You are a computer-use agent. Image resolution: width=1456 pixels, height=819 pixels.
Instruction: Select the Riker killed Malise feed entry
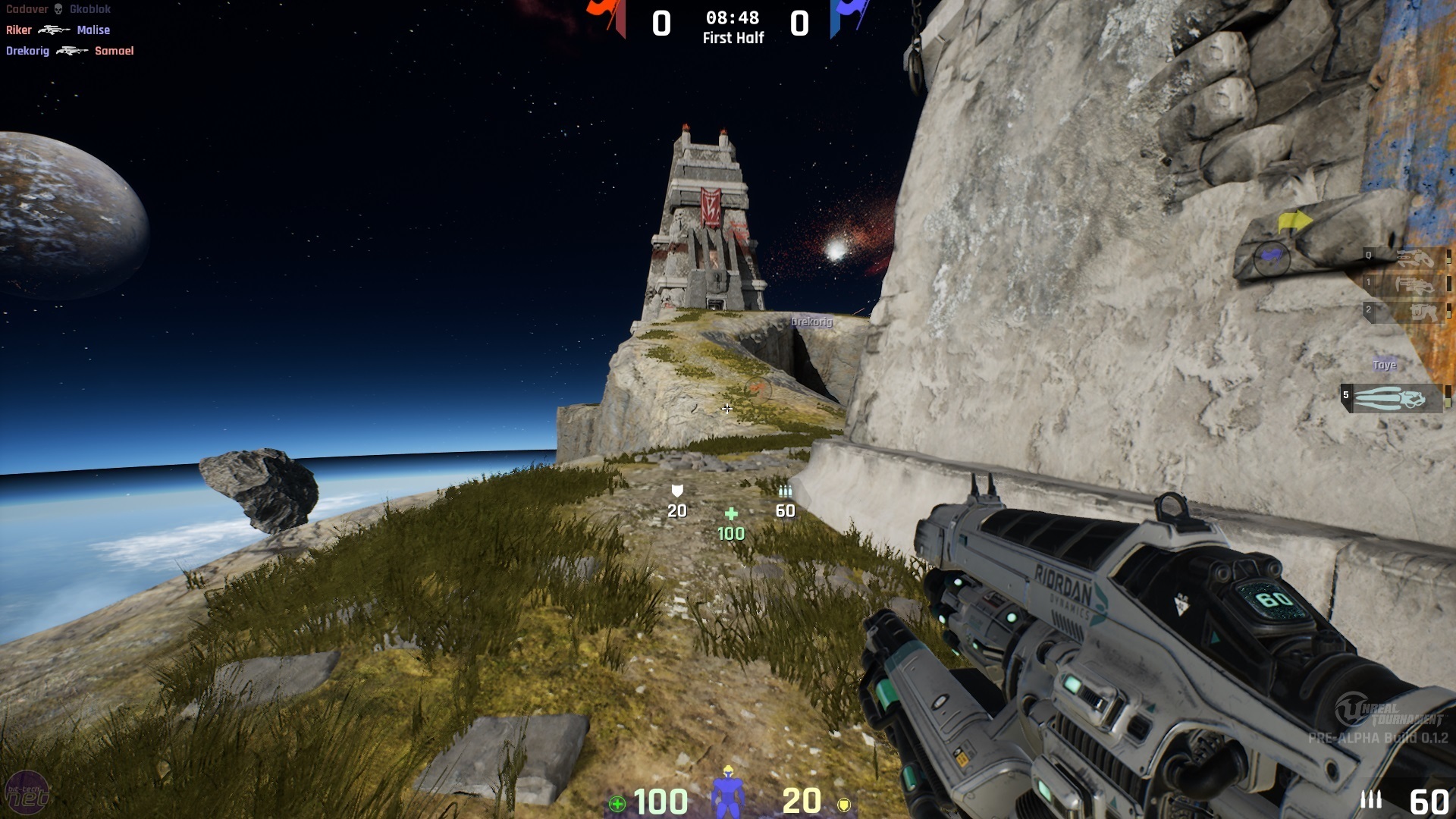click(58, 30)
